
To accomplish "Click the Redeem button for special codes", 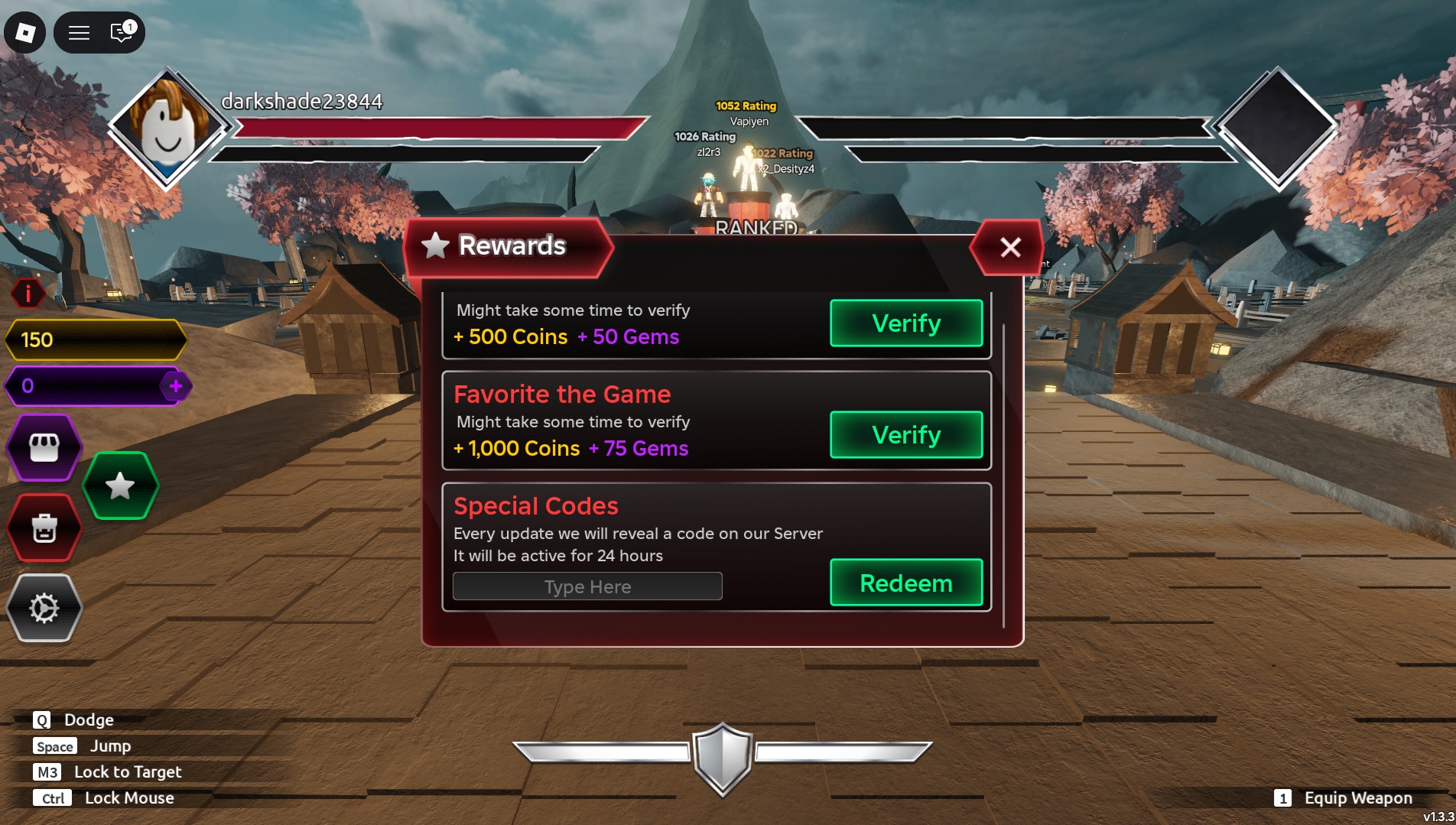I will [x=905, y=583].
